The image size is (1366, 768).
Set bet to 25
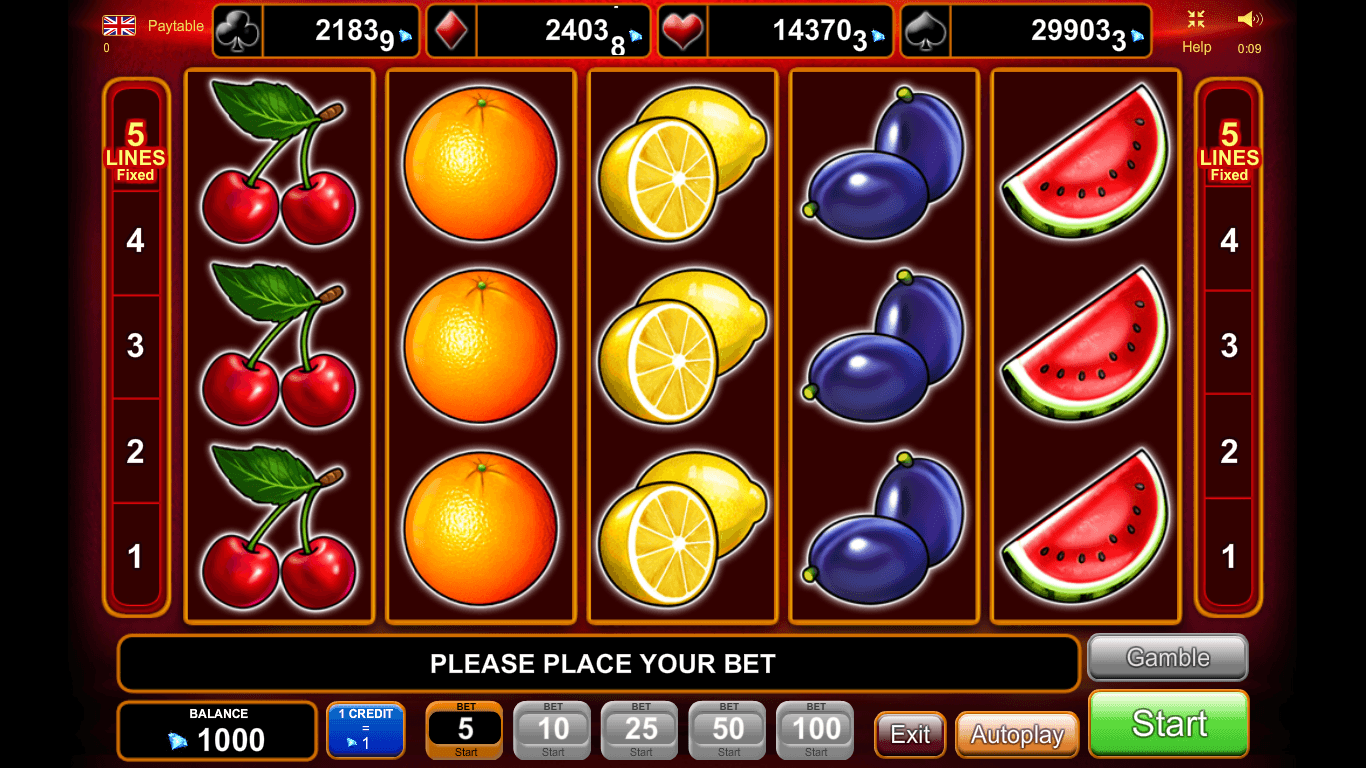click(641, 730)
